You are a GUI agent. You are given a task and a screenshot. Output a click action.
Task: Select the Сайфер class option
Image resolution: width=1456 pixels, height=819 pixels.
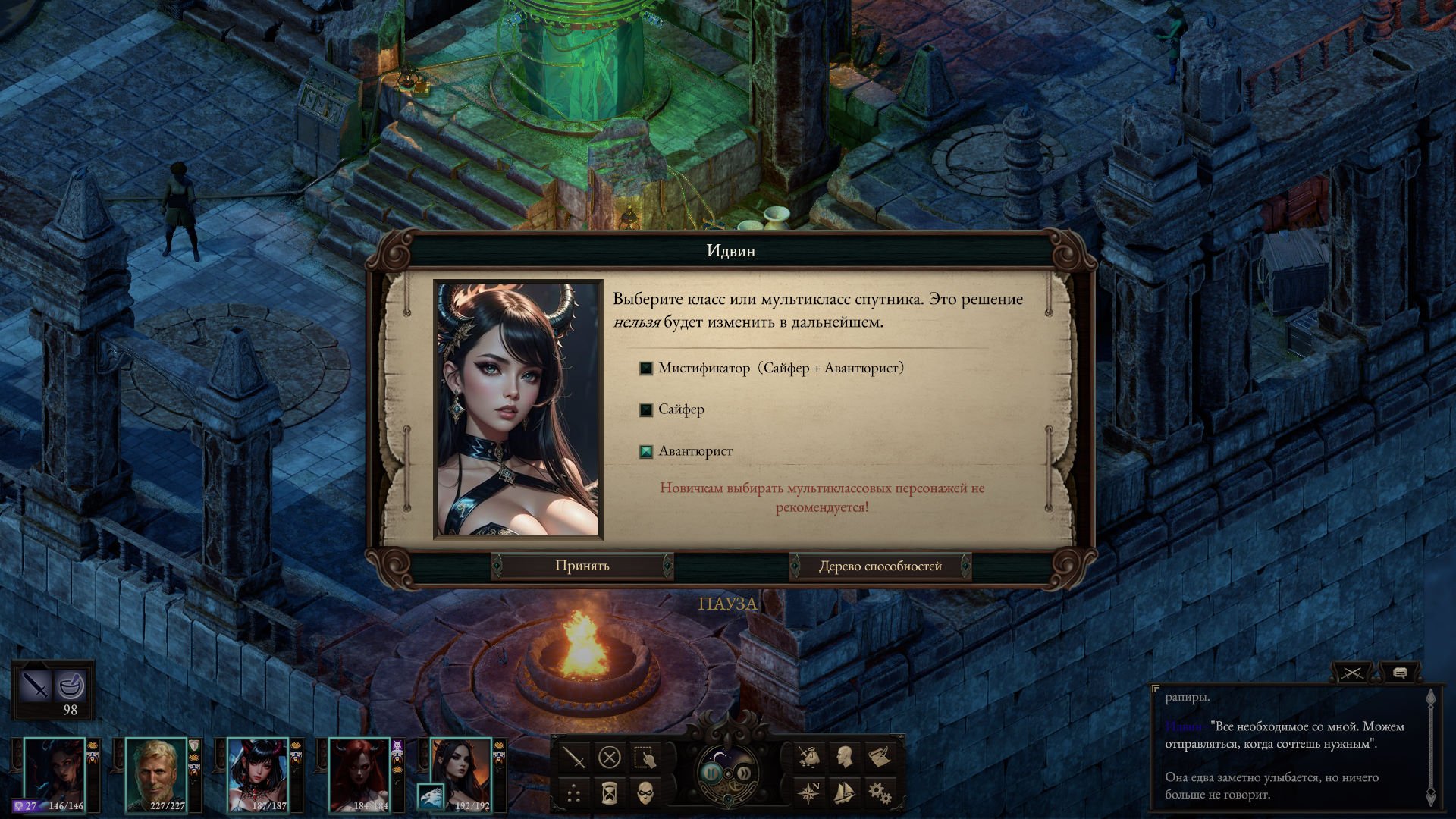[x=646, y=410]
